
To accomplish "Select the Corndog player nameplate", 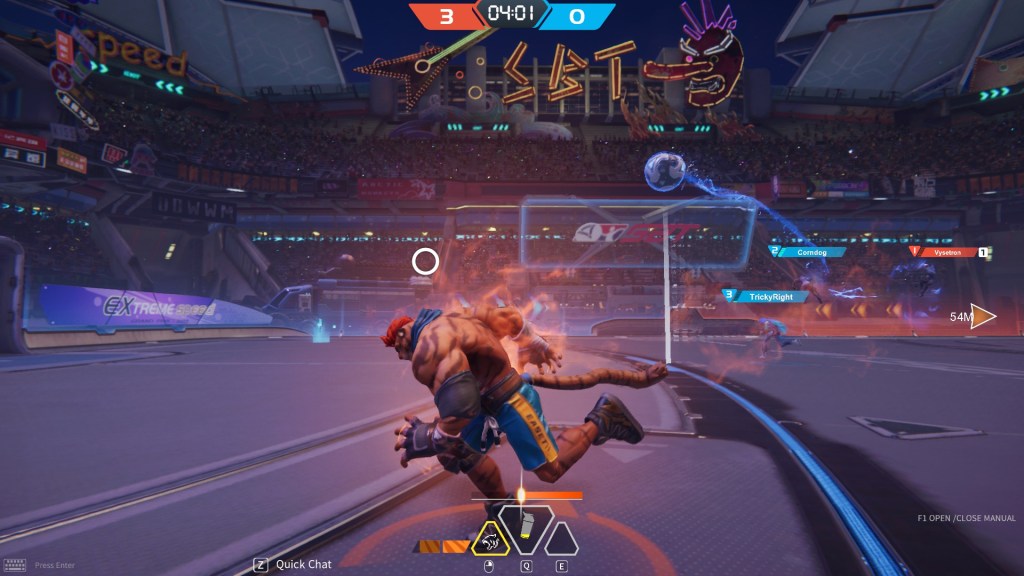I will [811, 252].
